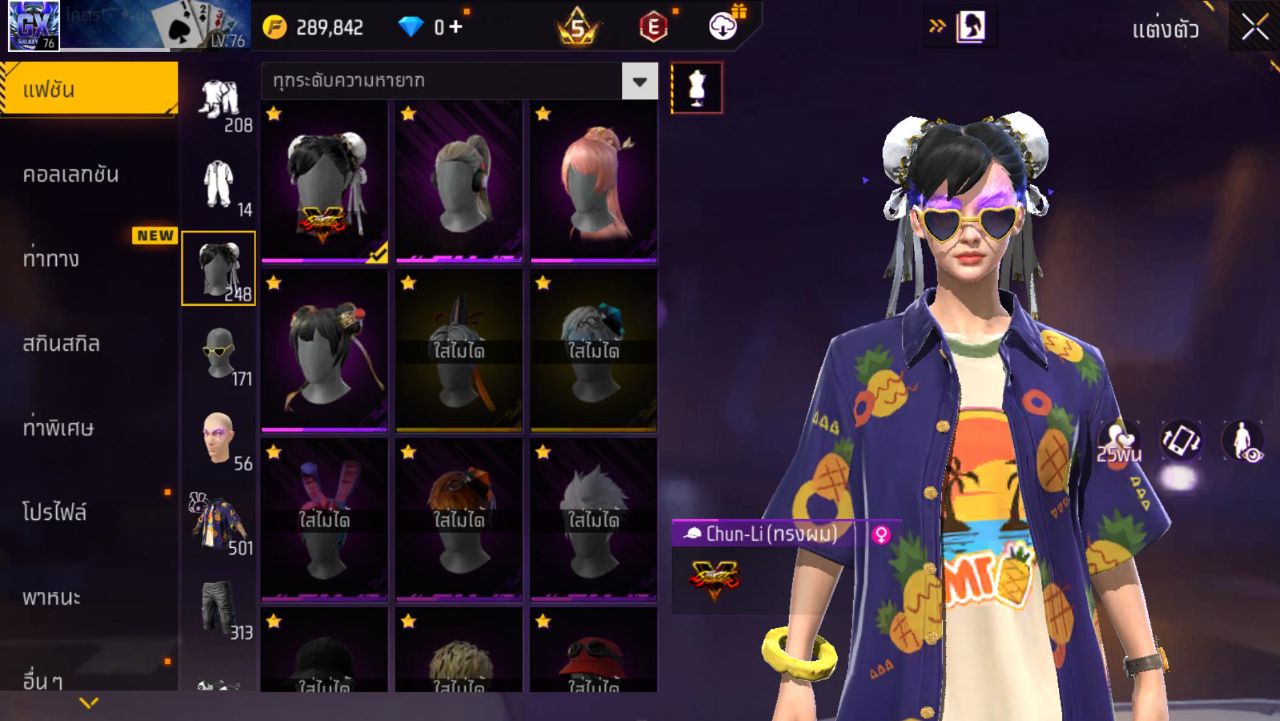The width and height of the screenshot is (1280, 721).
Task: Click the rank badge showing level 5
Action: (576, 25)
